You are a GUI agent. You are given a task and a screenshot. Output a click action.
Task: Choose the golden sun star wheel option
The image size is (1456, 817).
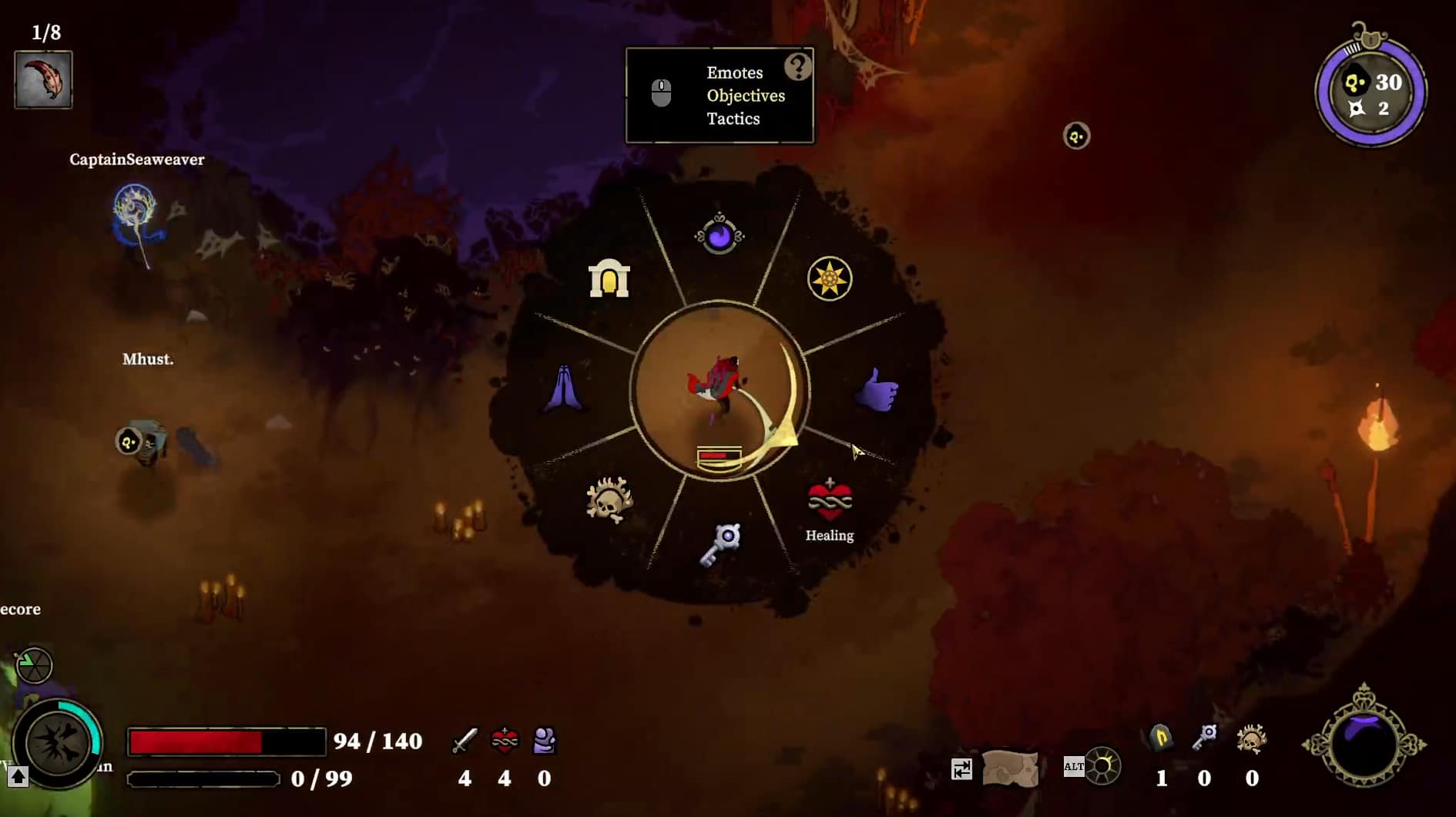pyautogui.click(x=829, y=278)
